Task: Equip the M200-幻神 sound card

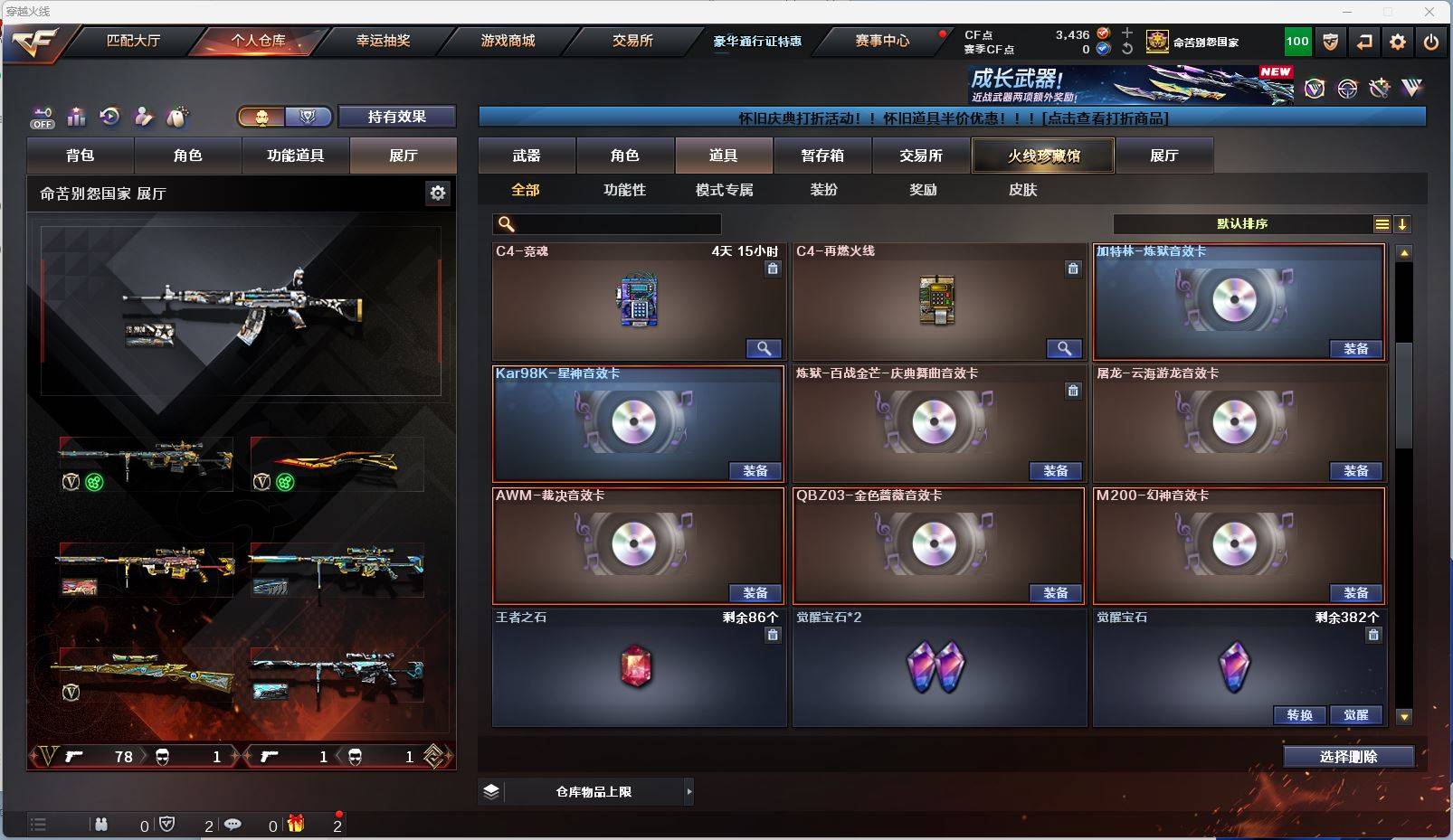Action: (x=1355, y=593)
